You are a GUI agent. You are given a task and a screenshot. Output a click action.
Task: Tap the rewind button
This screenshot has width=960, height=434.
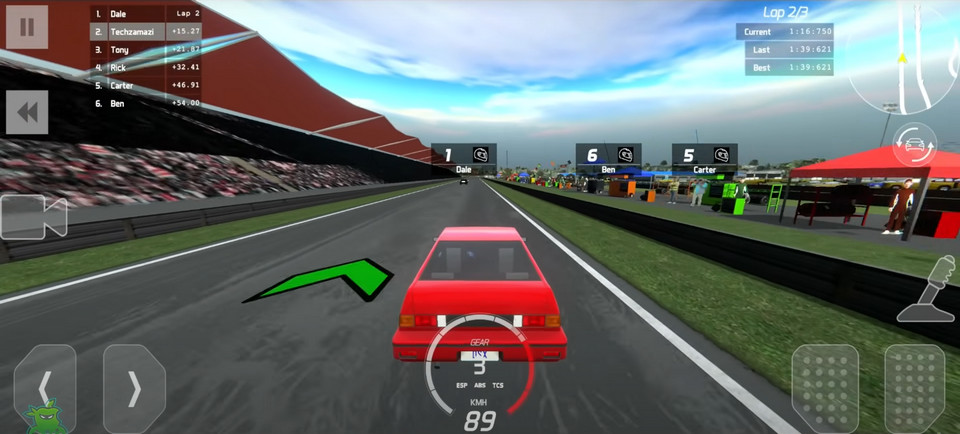point(27,112)
